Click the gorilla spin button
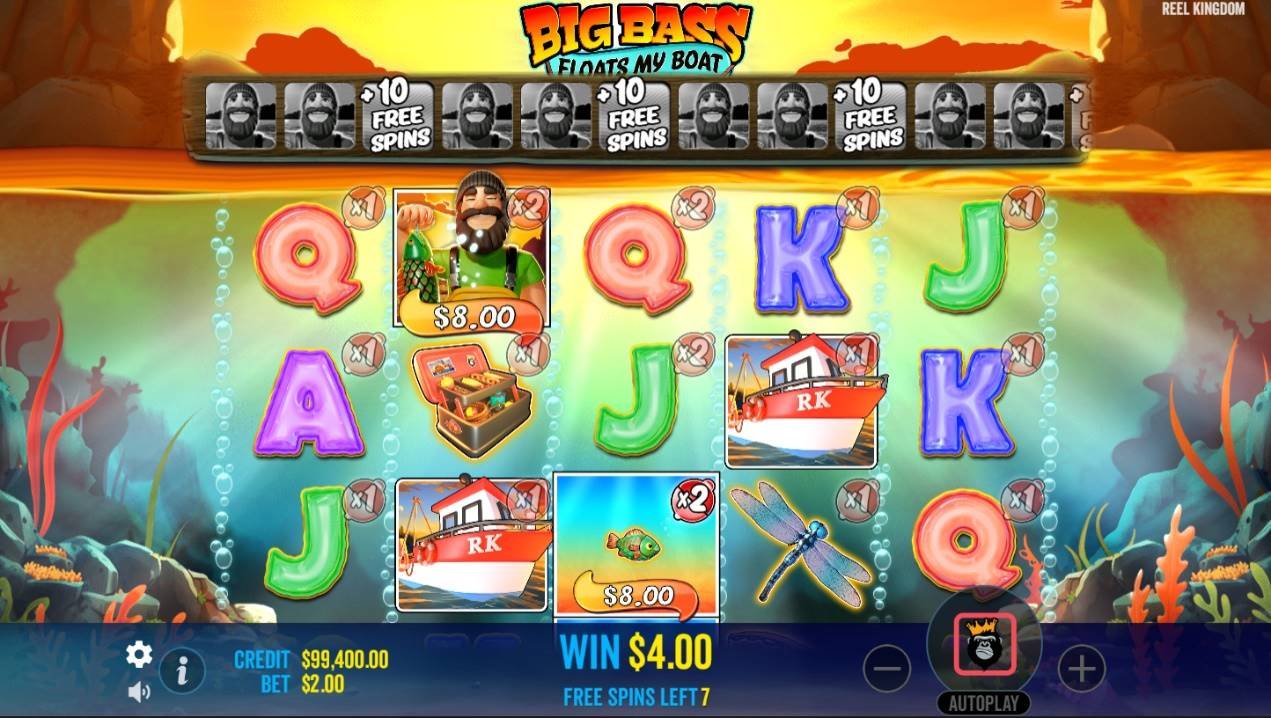1271x718 pixels. click(984, 643)
